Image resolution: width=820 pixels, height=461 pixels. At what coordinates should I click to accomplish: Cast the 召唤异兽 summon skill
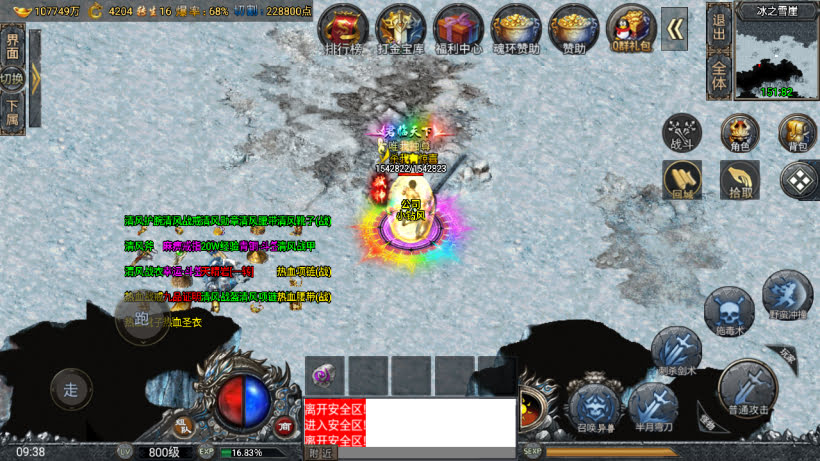click(593, 408)
